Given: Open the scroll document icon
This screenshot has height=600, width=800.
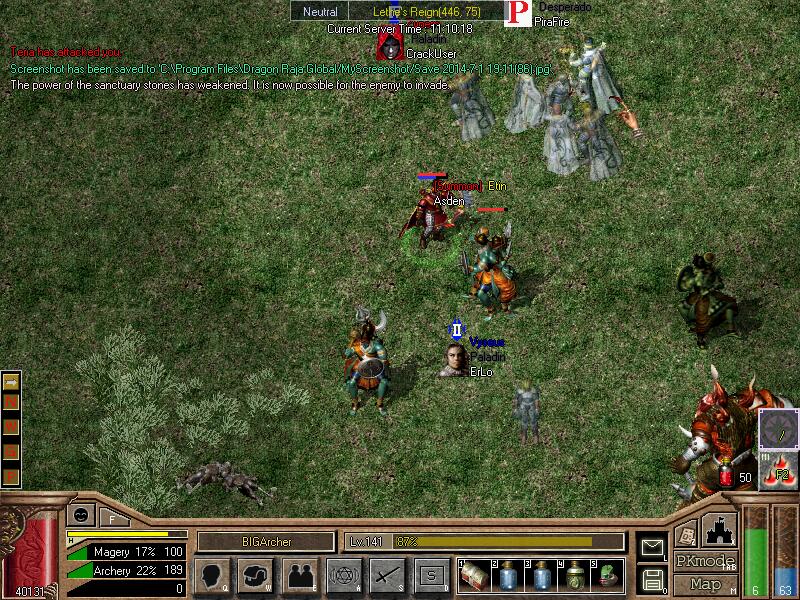Looking at the screenshot, I should (686, 535).
